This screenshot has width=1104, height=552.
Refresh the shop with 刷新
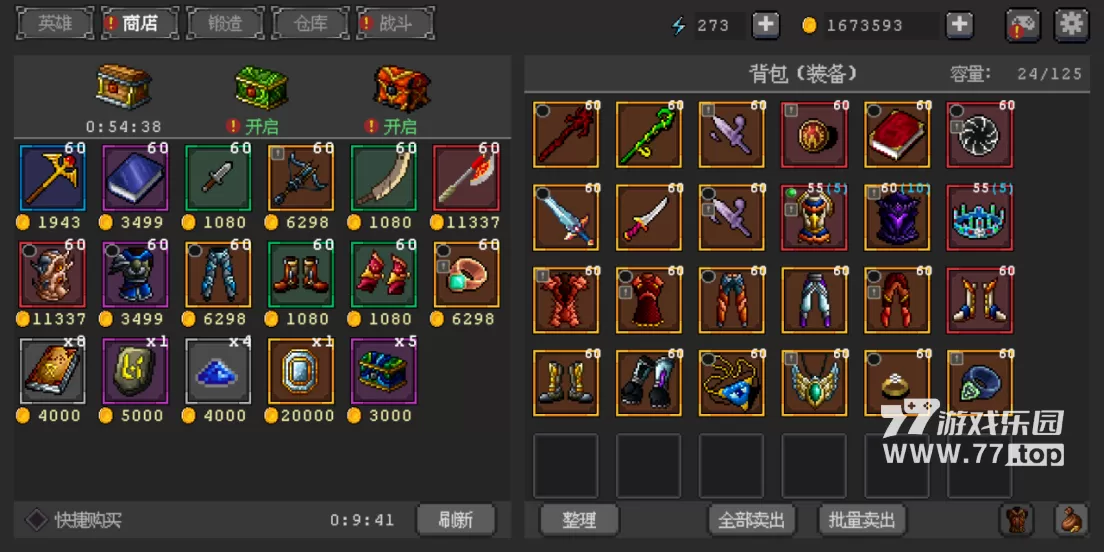click(x=456, y=520)
